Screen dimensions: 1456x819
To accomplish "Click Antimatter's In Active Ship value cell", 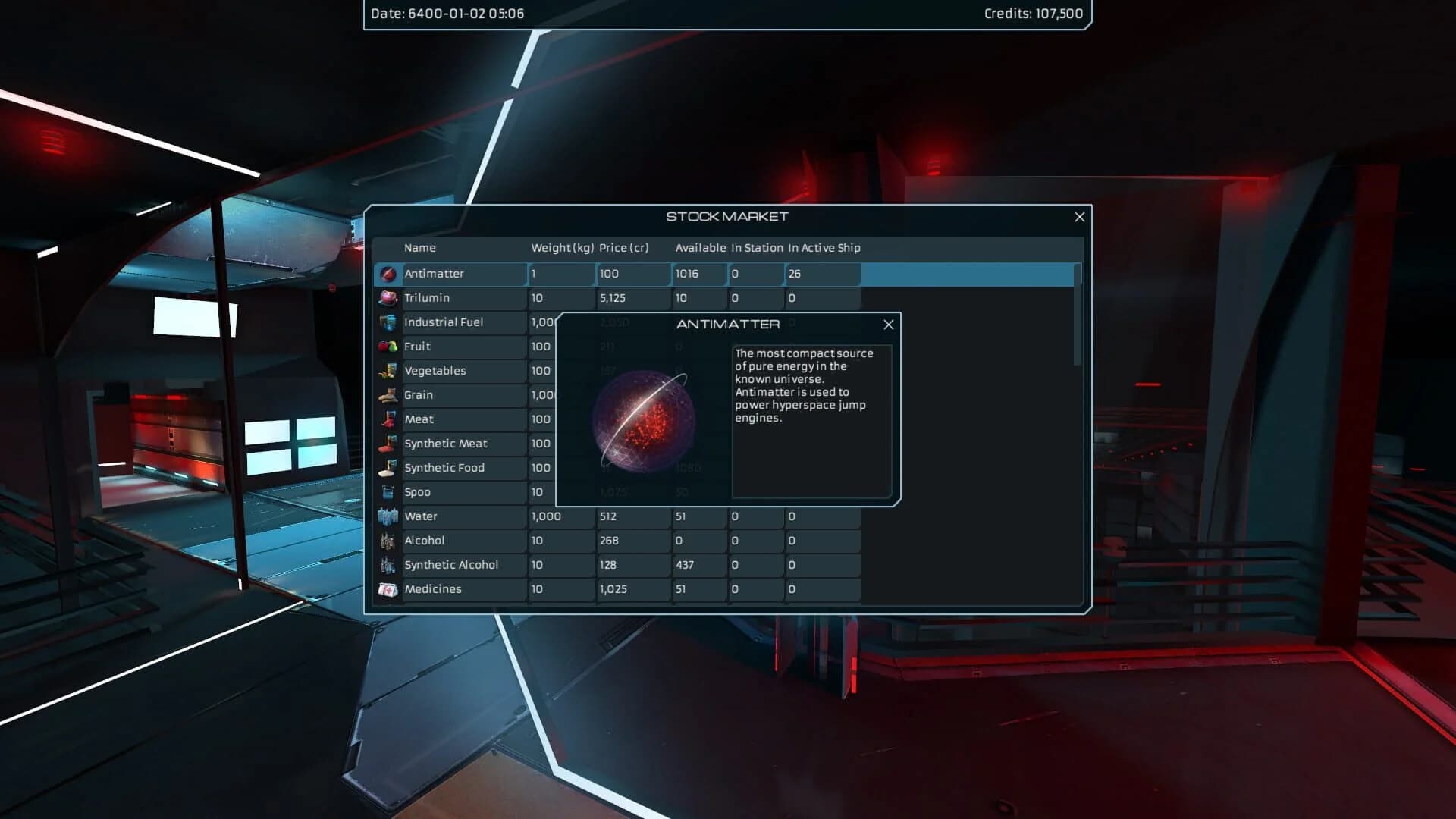I will click(823, 274).
